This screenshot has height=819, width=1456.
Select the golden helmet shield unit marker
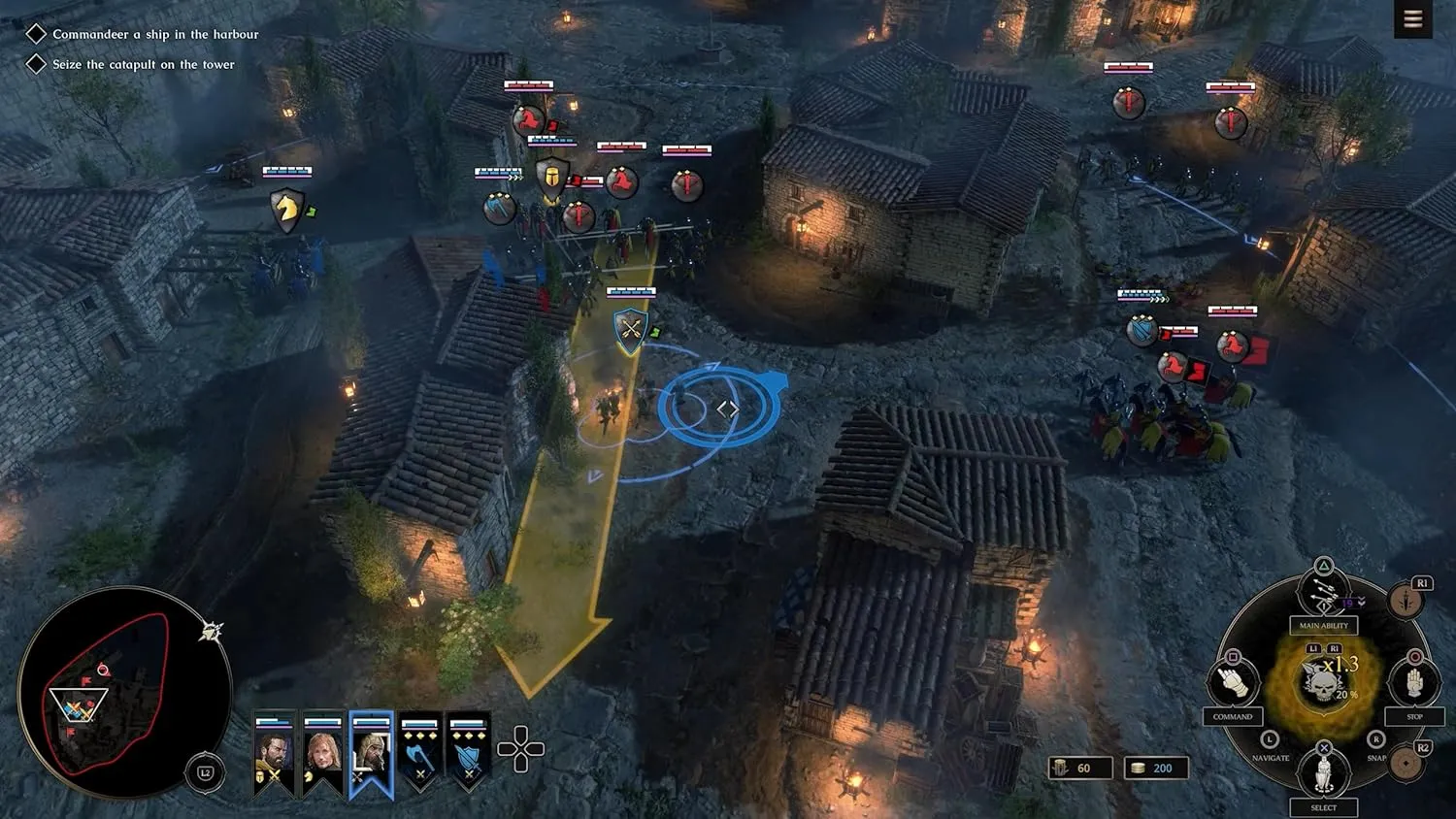coord(551,180)
